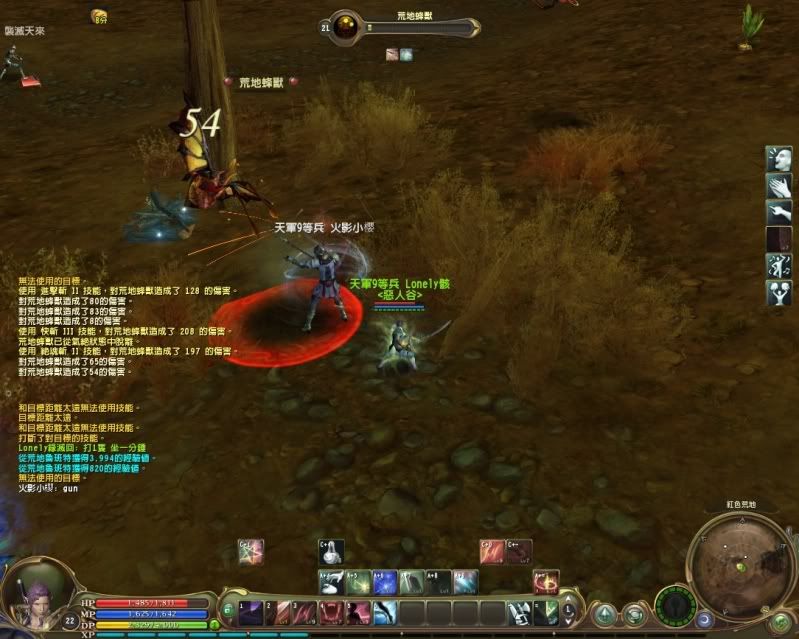799x639 pixels.
Task: Select the dancing figure emote icon
Action: coord(780,266)
